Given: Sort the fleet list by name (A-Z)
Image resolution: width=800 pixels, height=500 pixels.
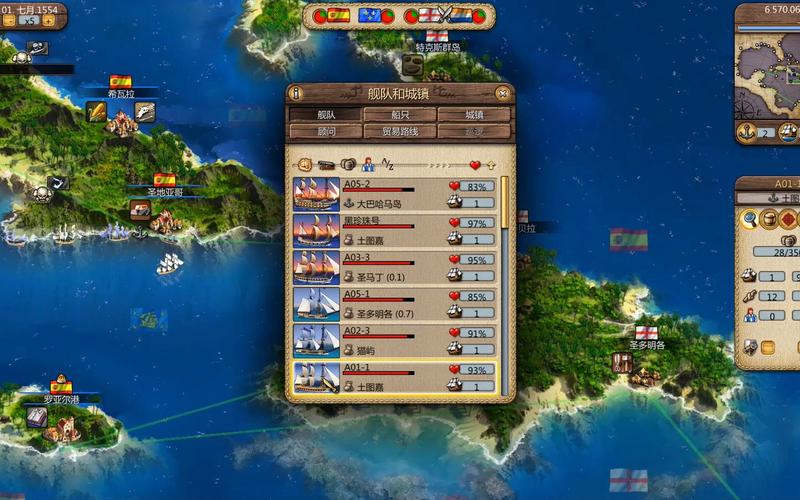Looking at the screenshot, I should point(389,164).
